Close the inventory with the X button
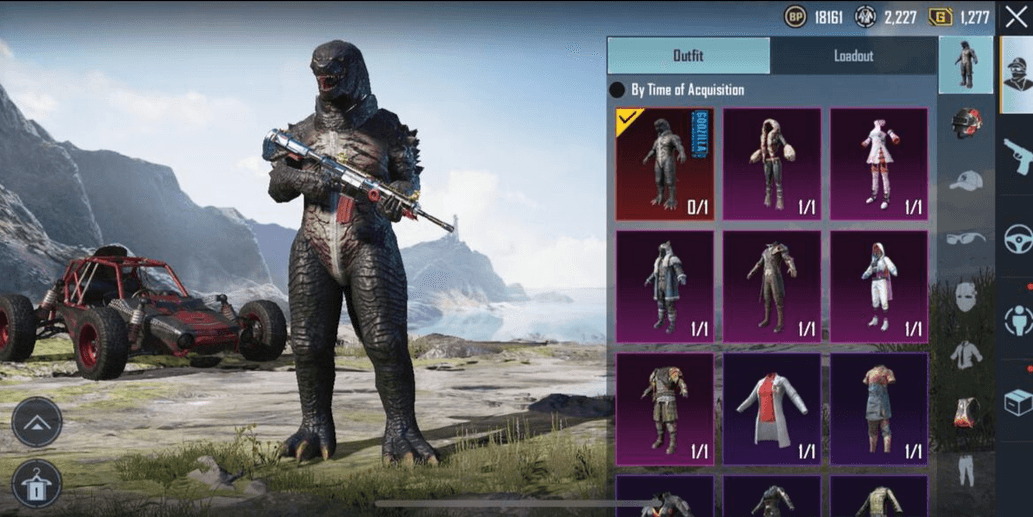 tap(1016, 17)
